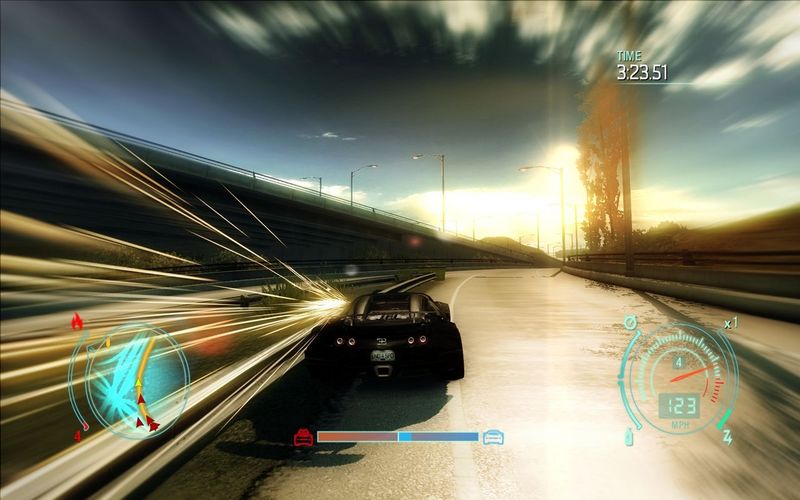Screen dimensions: 800x500
Task: Select the blue car evade icon
Action: [493, 437]
